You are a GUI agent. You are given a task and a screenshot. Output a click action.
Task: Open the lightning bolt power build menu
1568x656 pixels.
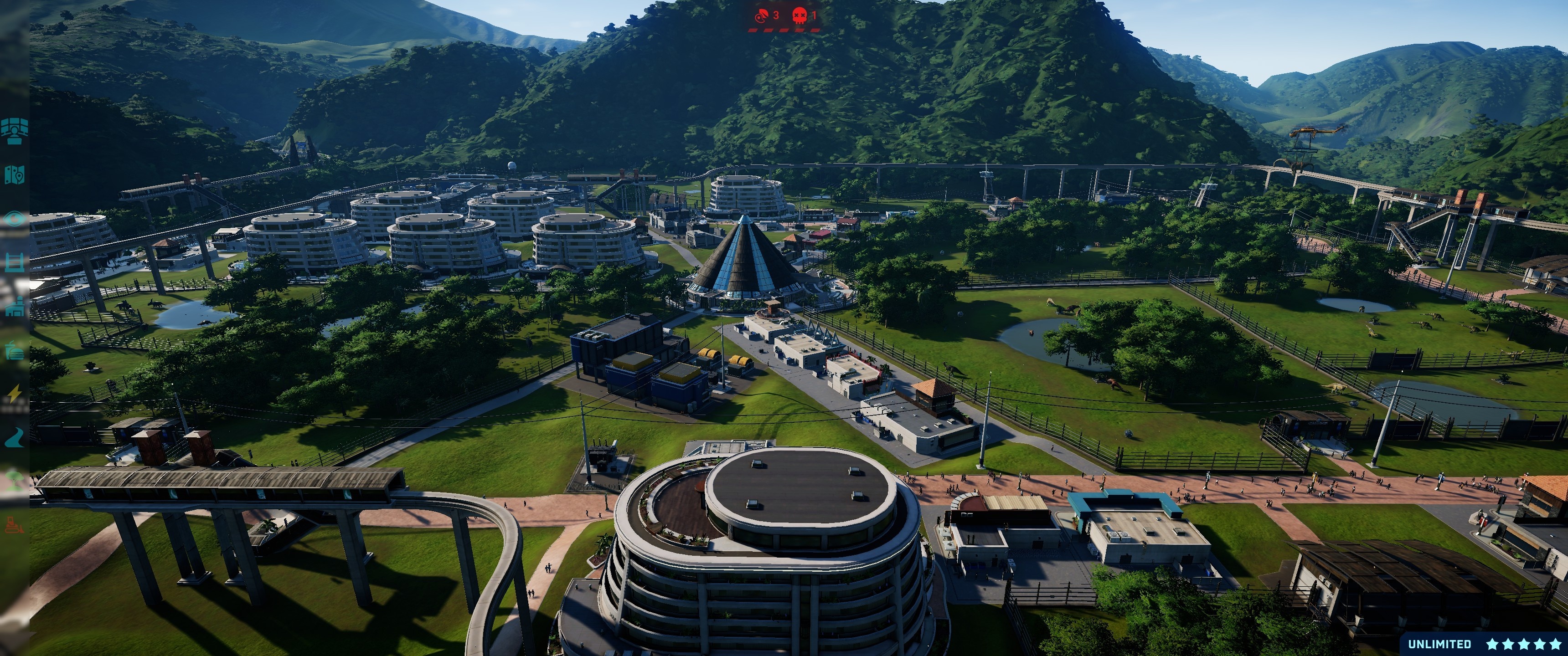pyautogui.click(x=14, y=395)
